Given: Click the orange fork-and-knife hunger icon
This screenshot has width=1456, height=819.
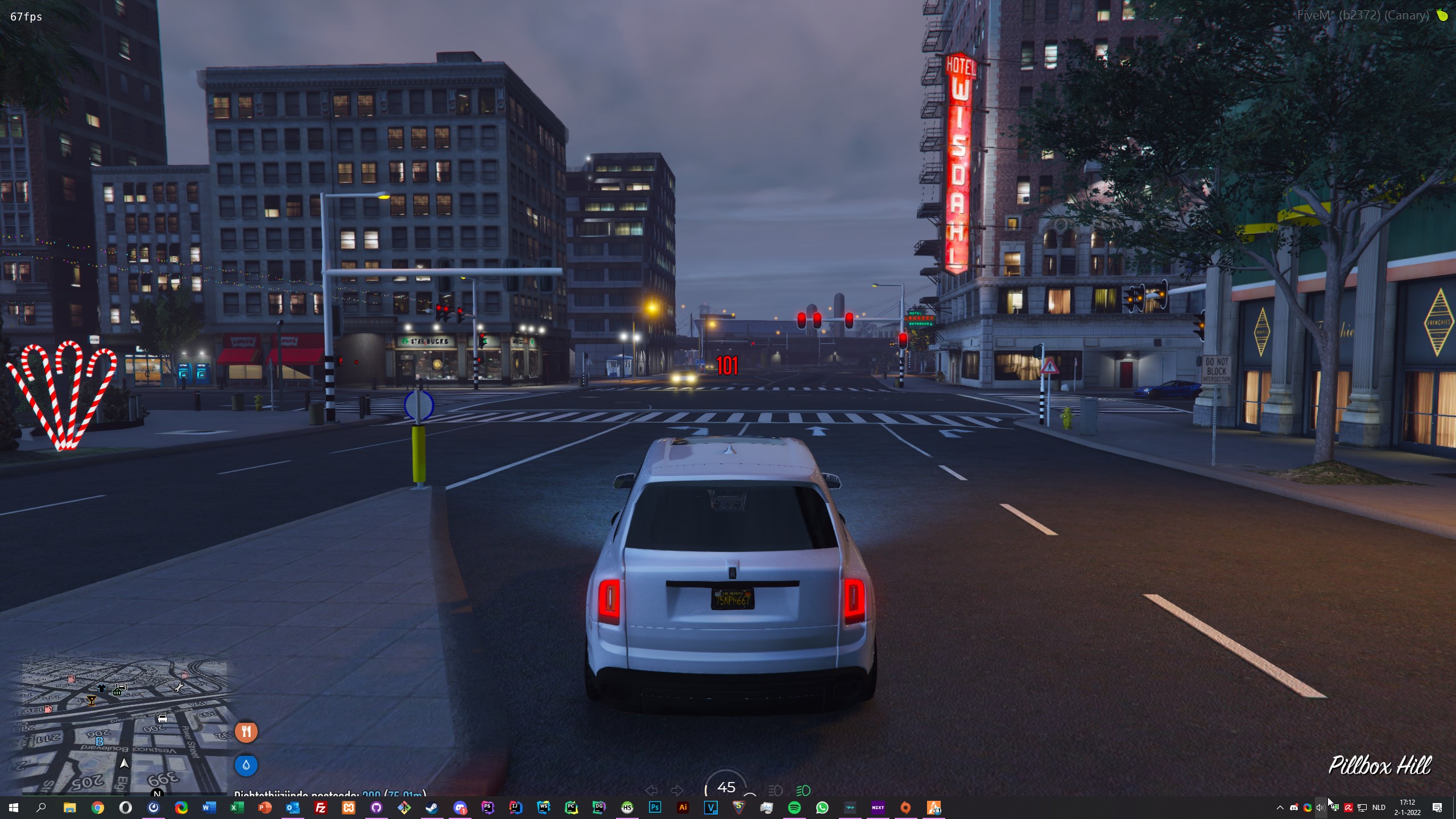Looking at the screenshot, I should click(246, 731).
